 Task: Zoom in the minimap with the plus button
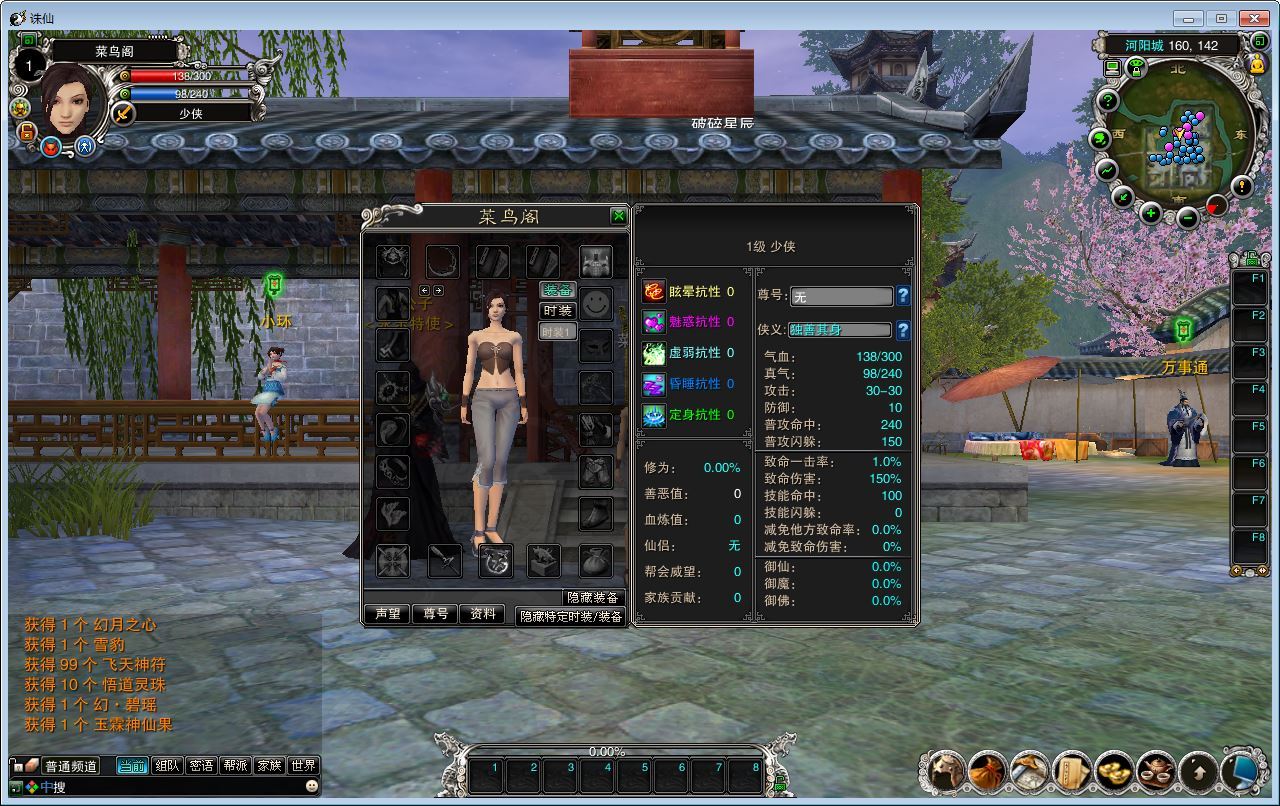(x=1151, y=213)
